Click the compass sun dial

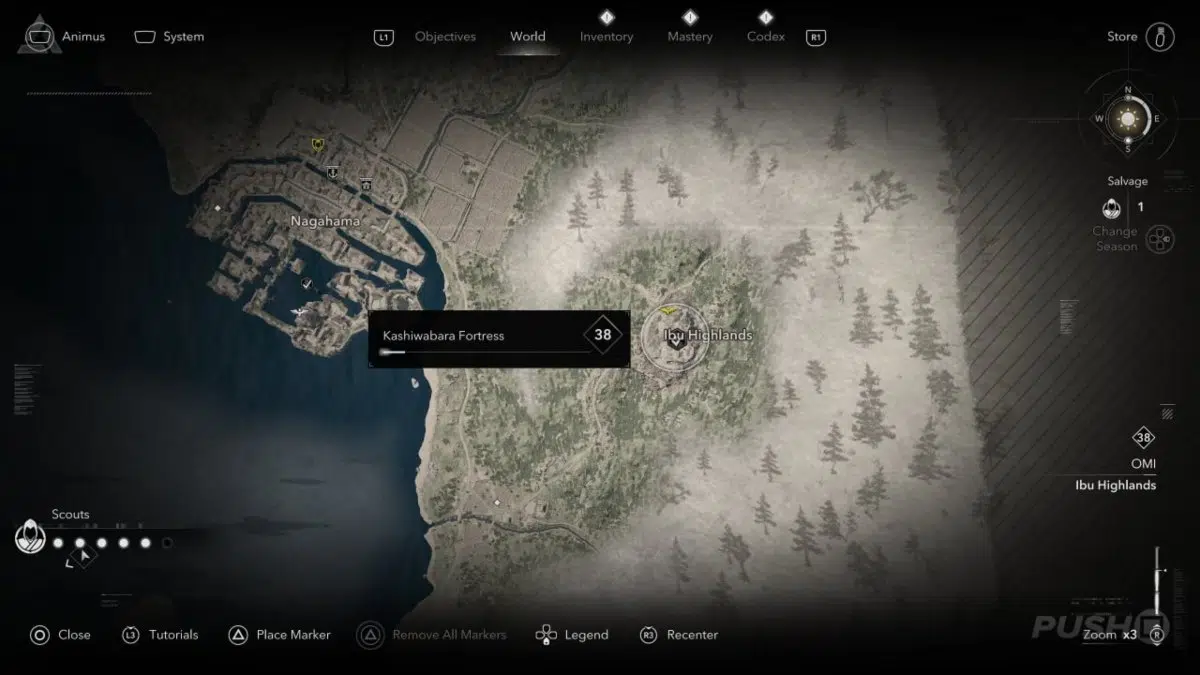[x=1128, y=120]
